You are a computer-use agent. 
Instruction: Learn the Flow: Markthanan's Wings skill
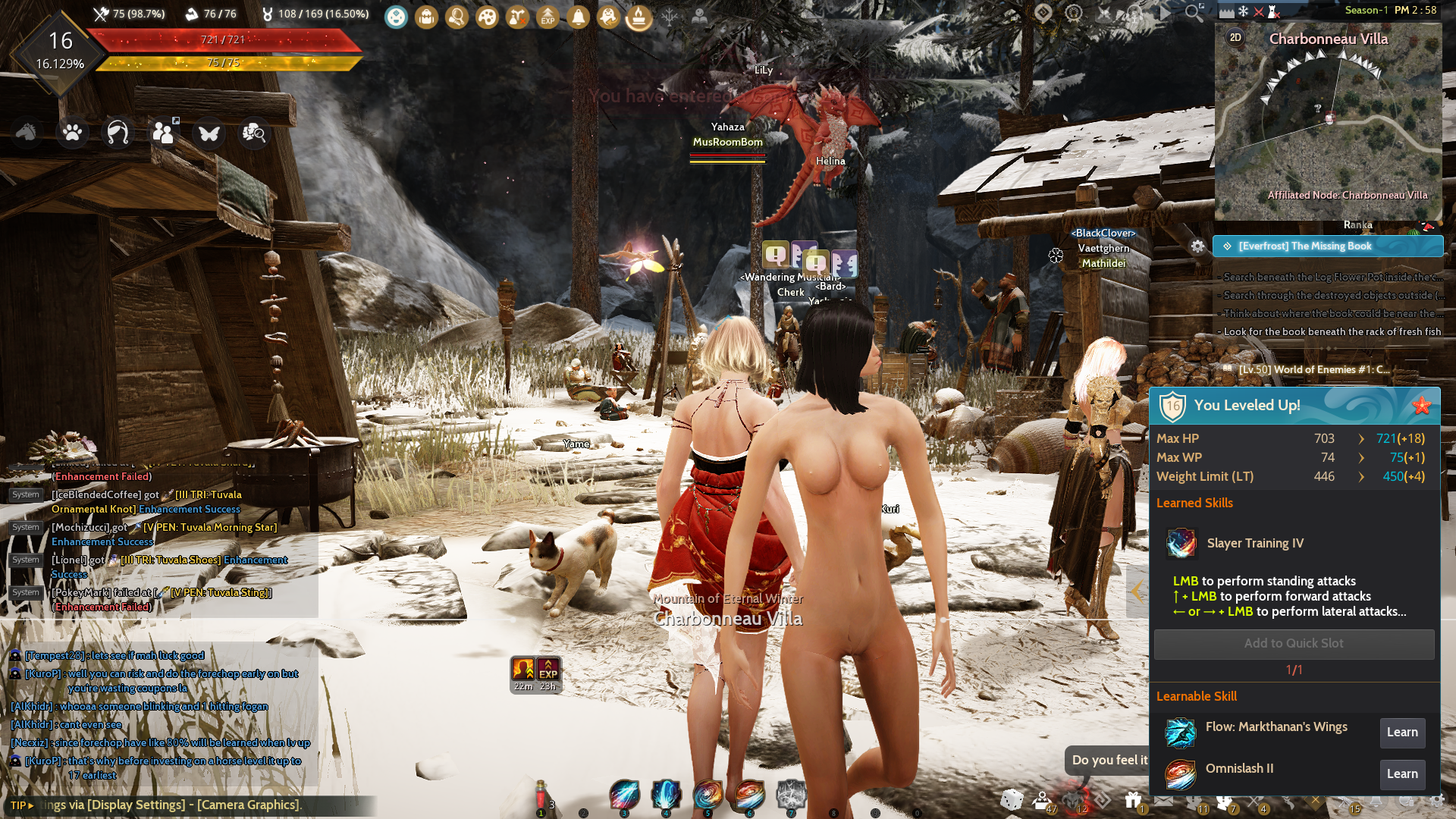tap(1402, 733)
